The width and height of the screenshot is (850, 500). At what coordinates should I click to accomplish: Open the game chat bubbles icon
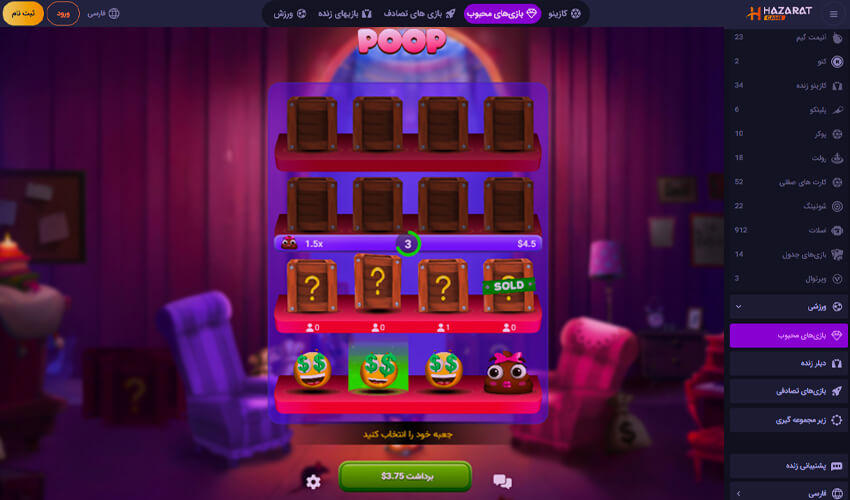pyautogui.click(x=502, y=481)
